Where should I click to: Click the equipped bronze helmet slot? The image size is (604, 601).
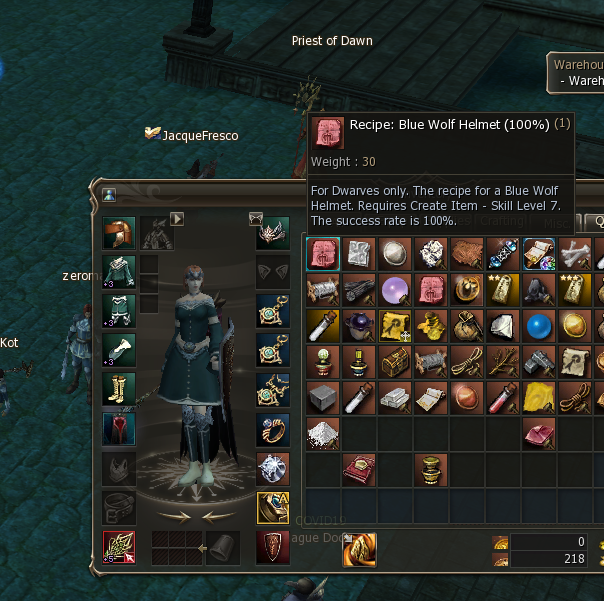click(119, 234)
